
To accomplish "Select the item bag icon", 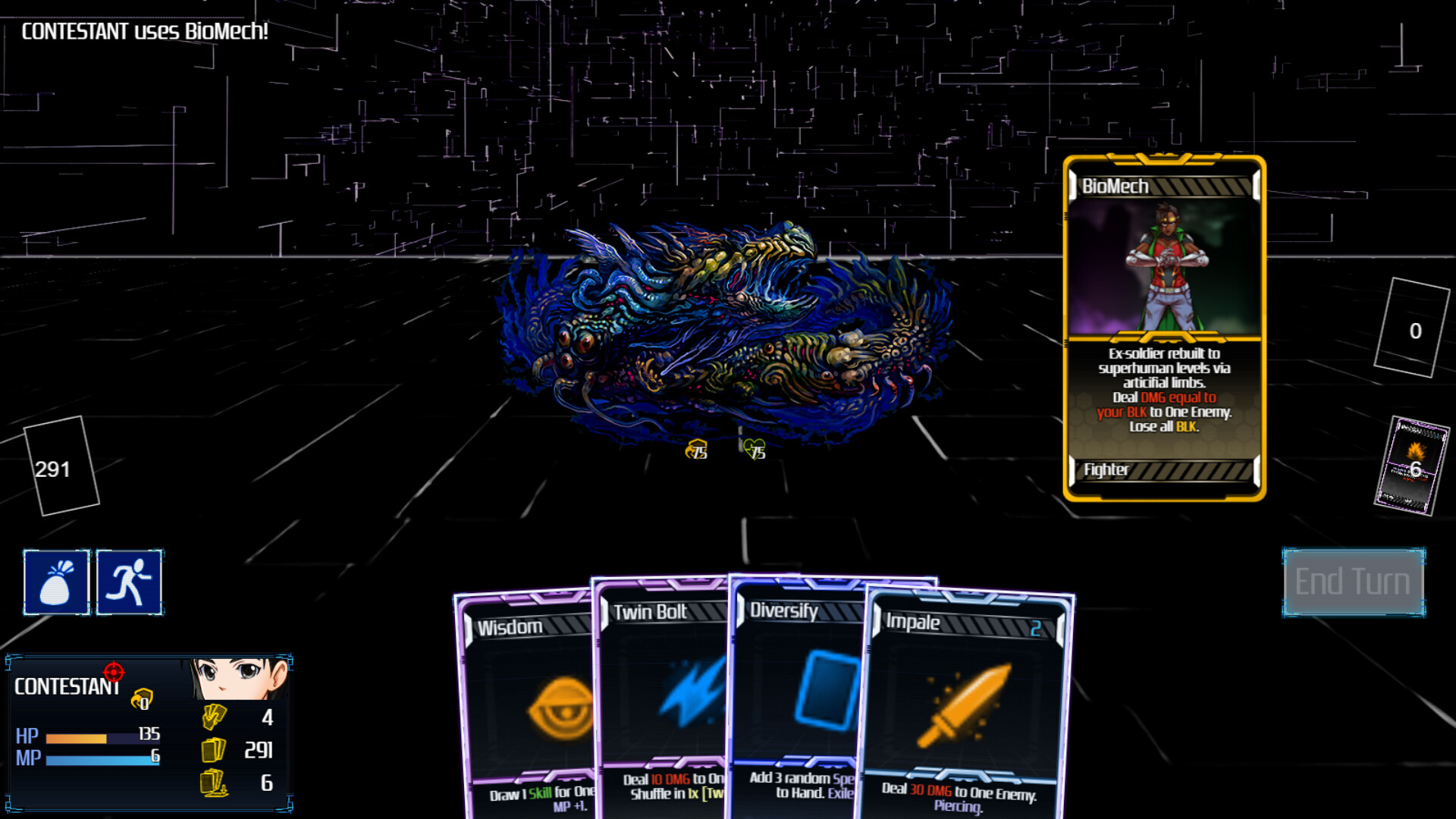I will 55,581.
